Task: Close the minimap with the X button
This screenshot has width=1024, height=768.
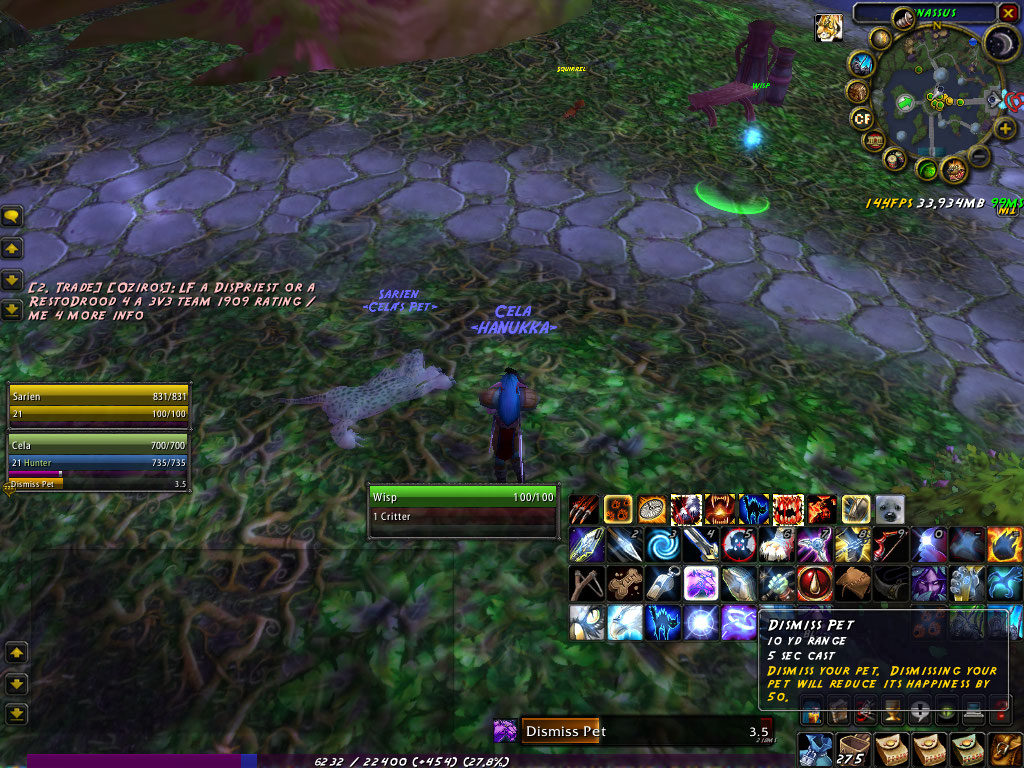Action: point(1007,13)
